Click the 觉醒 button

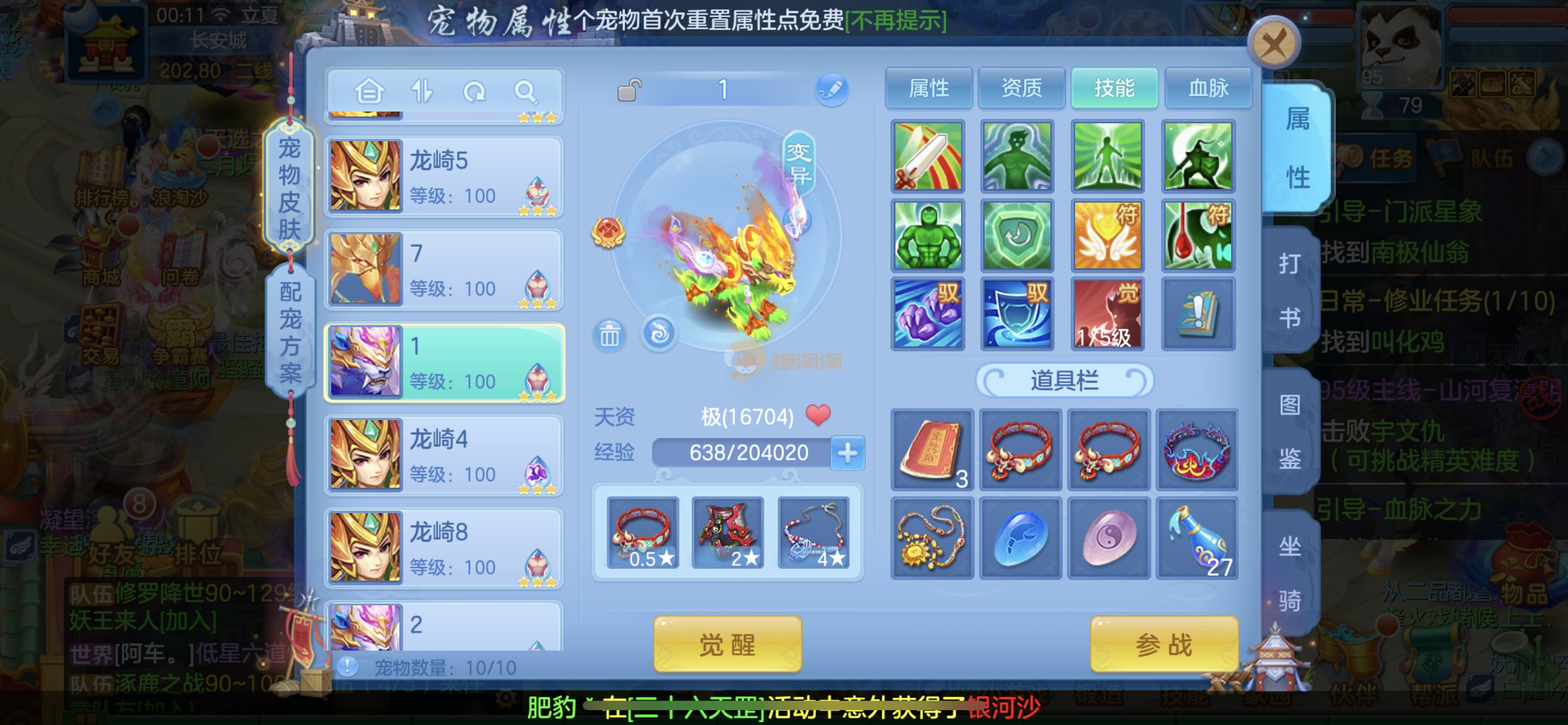click(727, 644)
